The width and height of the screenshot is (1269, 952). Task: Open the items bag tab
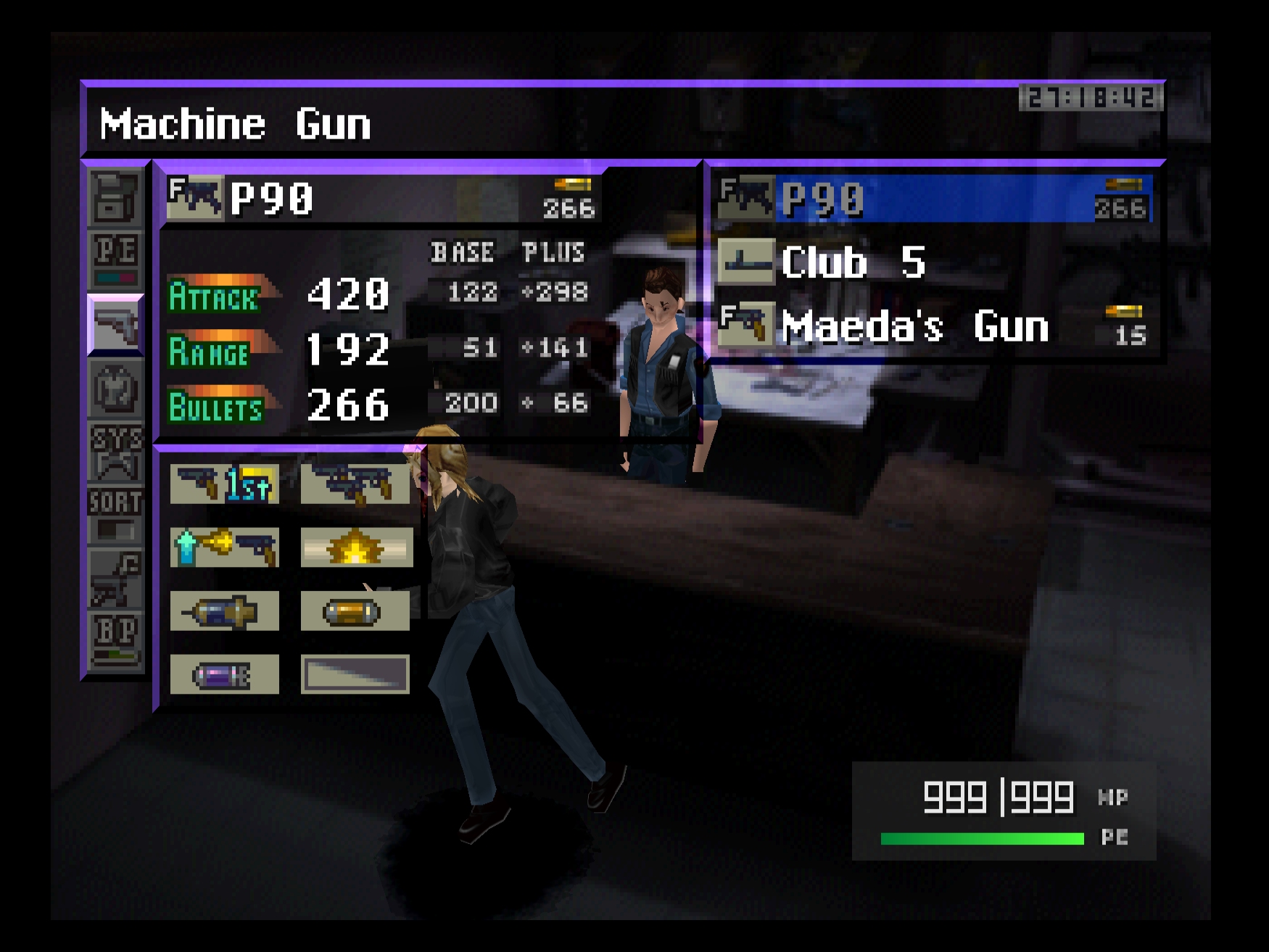pos(115,197)
